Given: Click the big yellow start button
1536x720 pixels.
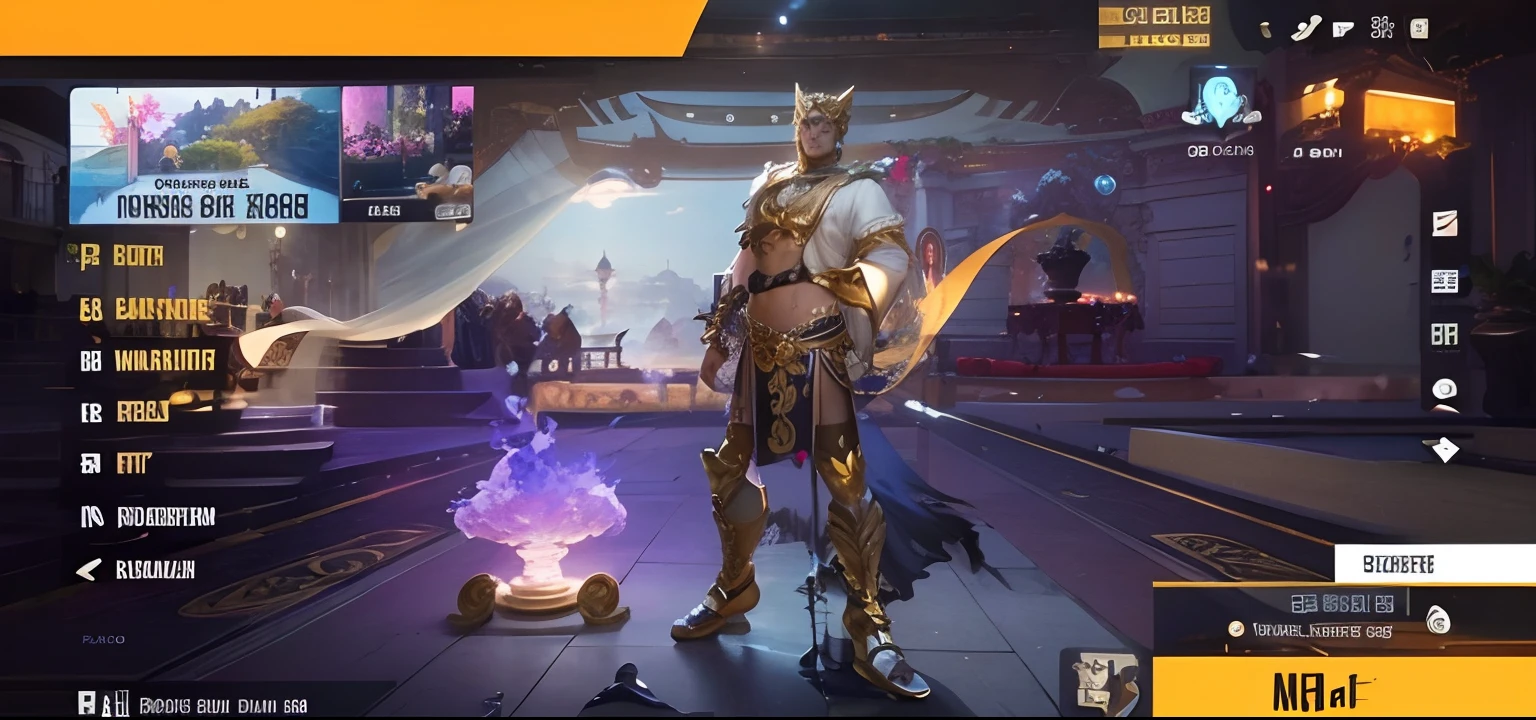Looking at the screenshot, I should click(x=1343, y=688).
